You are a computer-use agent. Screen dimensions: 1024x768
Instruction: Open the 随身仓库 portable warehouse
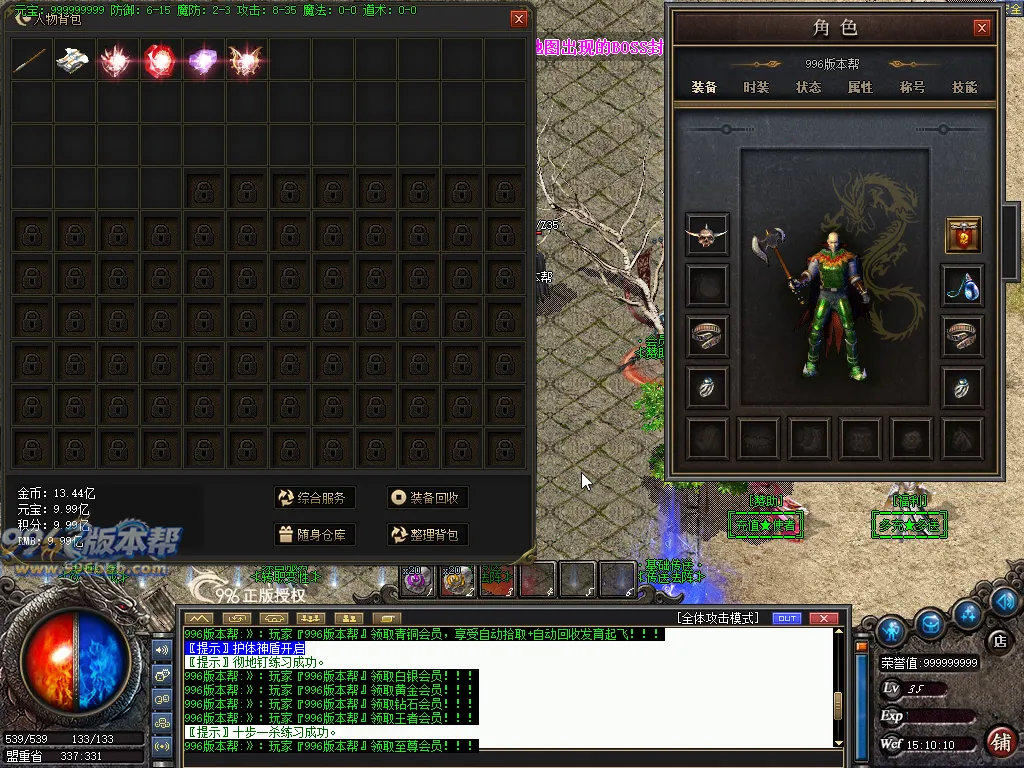315,535
